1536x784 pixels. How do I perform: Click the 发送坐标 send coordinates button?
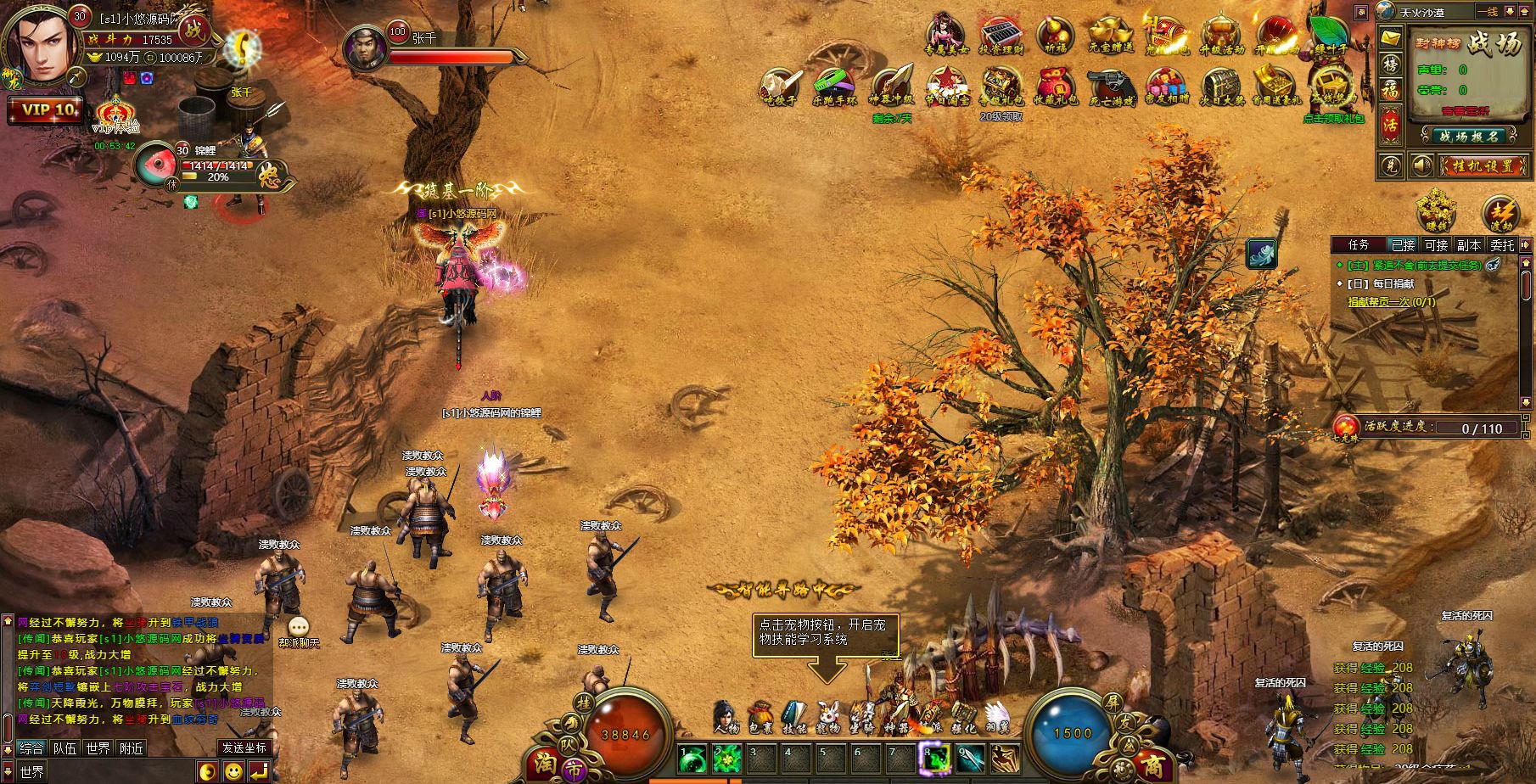(x=244, y=748)
